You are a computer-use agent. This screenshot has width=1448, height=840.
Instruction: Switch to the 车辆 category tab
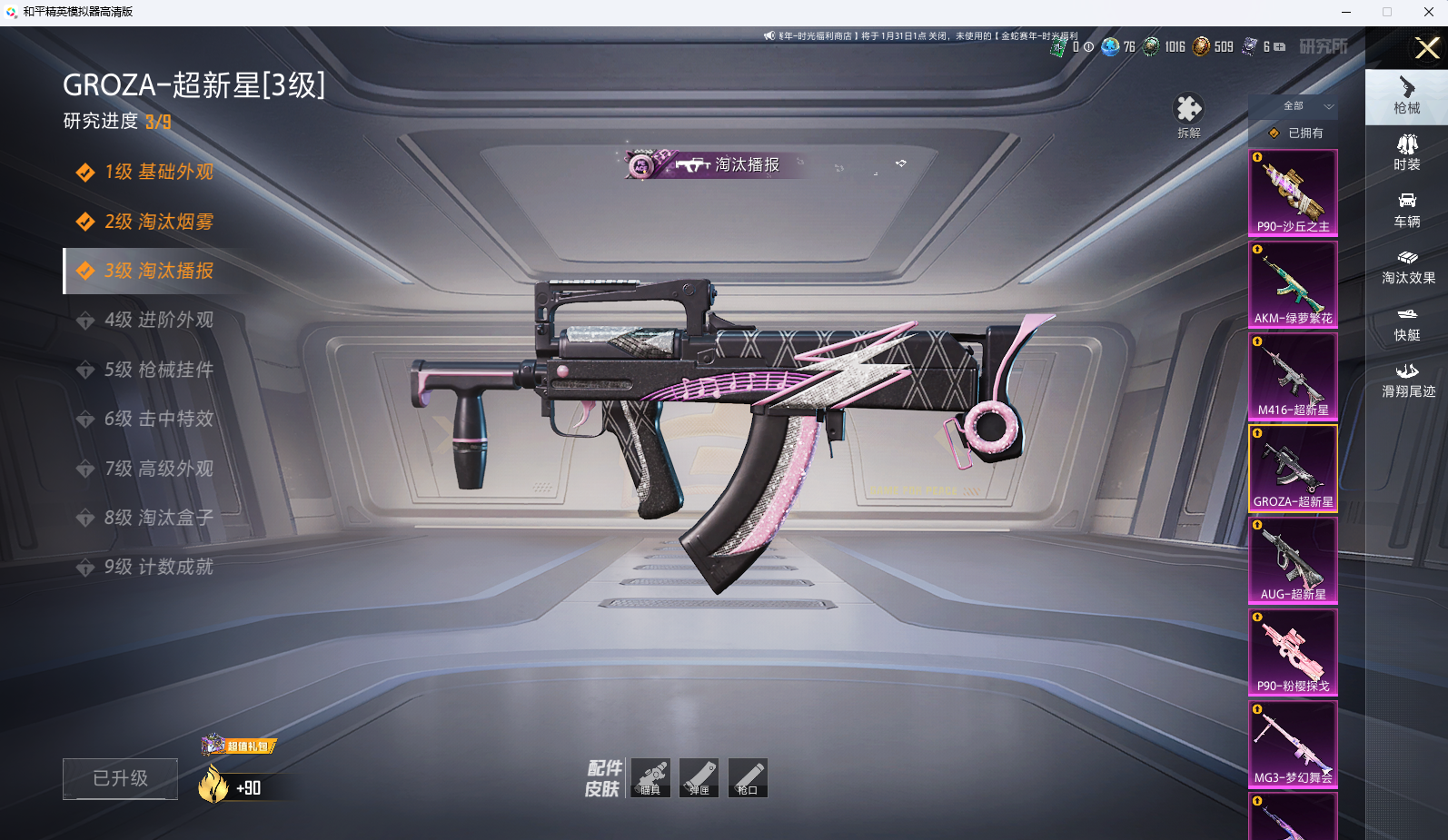[1406, 210]
